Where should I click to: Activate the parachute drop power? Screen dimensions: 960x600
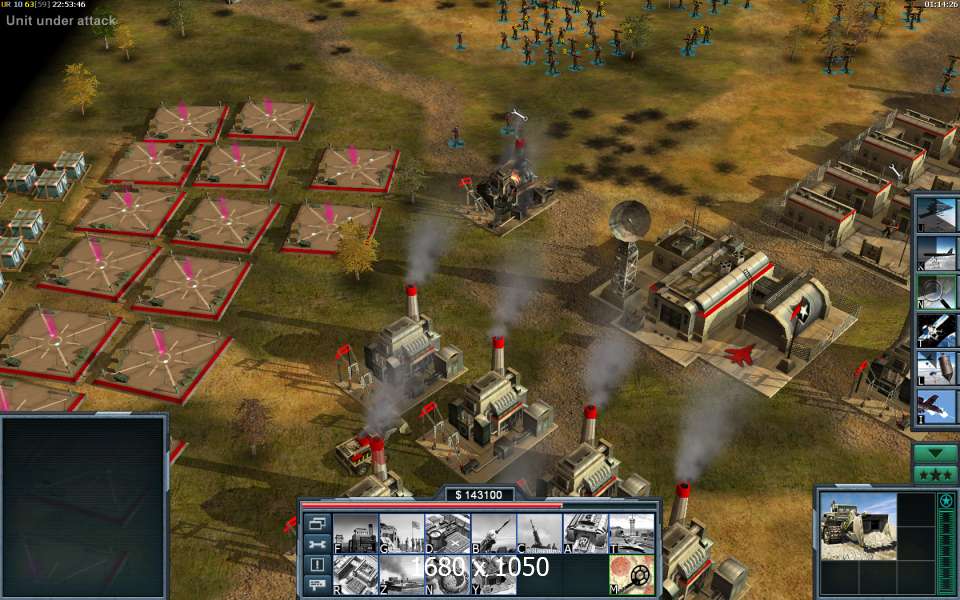point(938,366)
